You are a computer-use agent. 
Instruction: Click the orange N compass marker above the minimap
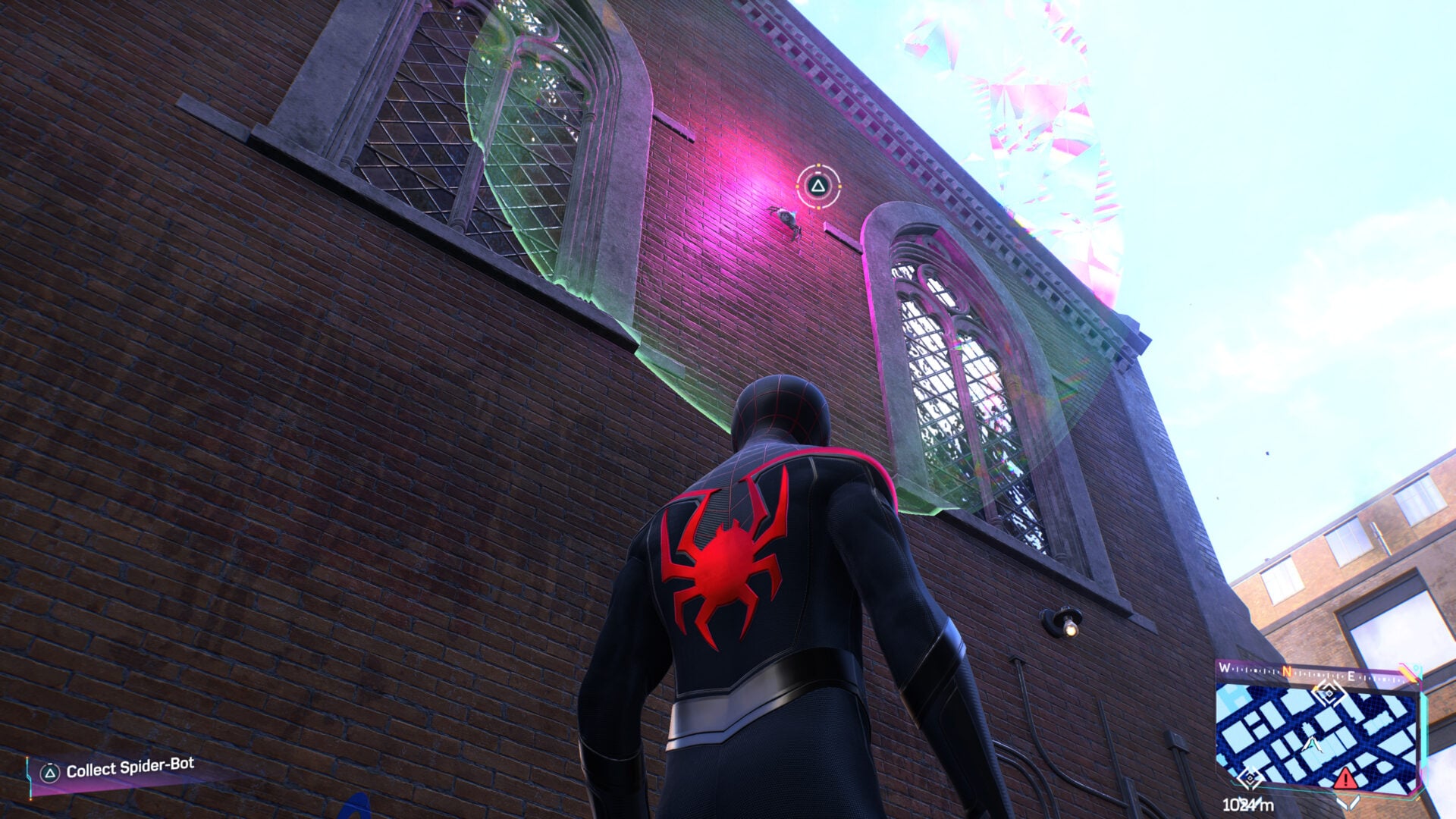[x=1285, y=671]
